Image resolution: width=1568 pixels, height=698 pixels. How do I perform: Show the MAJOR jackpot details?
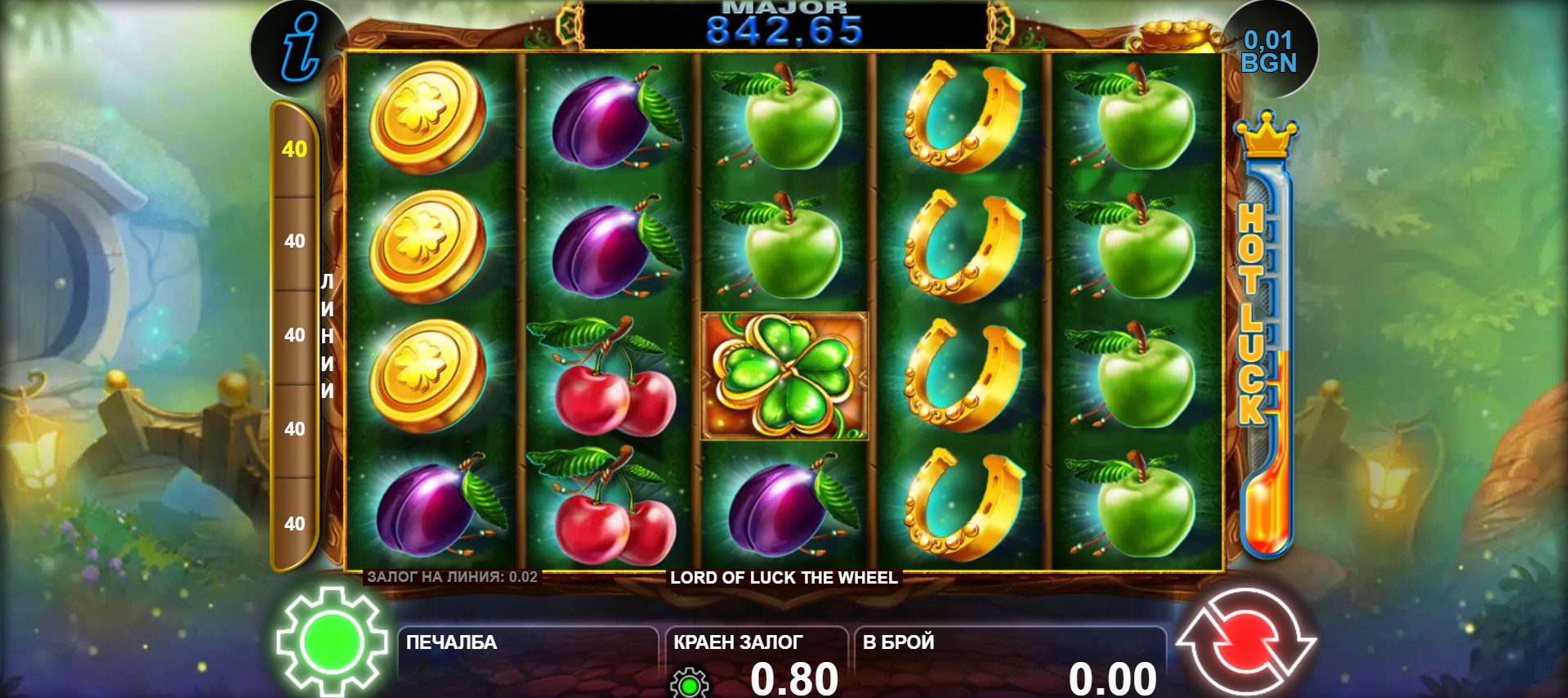coord(784,26)
